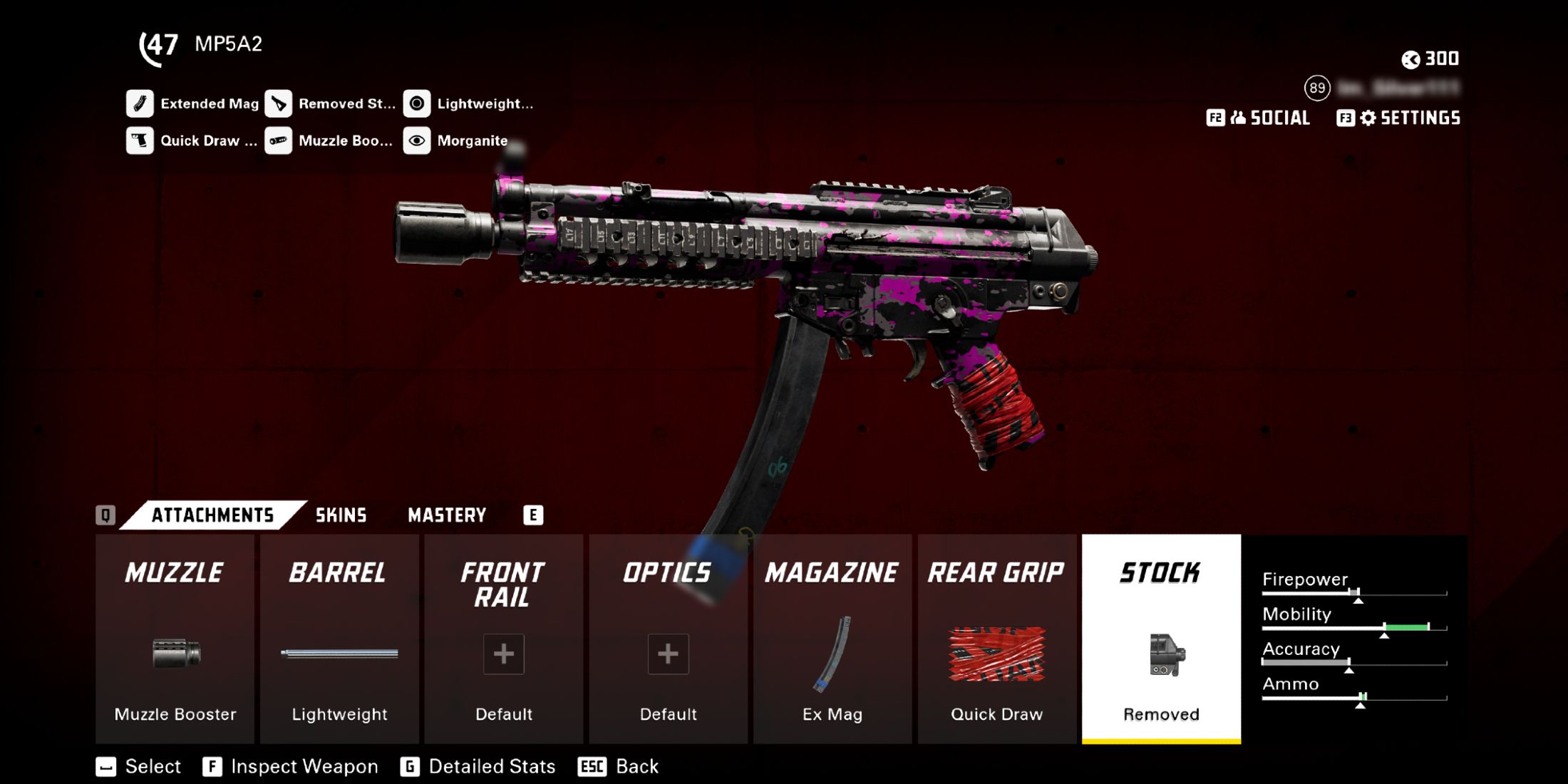This screenshot has width=1568, height=784.
Task: Click the Quick Draw grip icon top-left
Action: [x=140, y=140]
